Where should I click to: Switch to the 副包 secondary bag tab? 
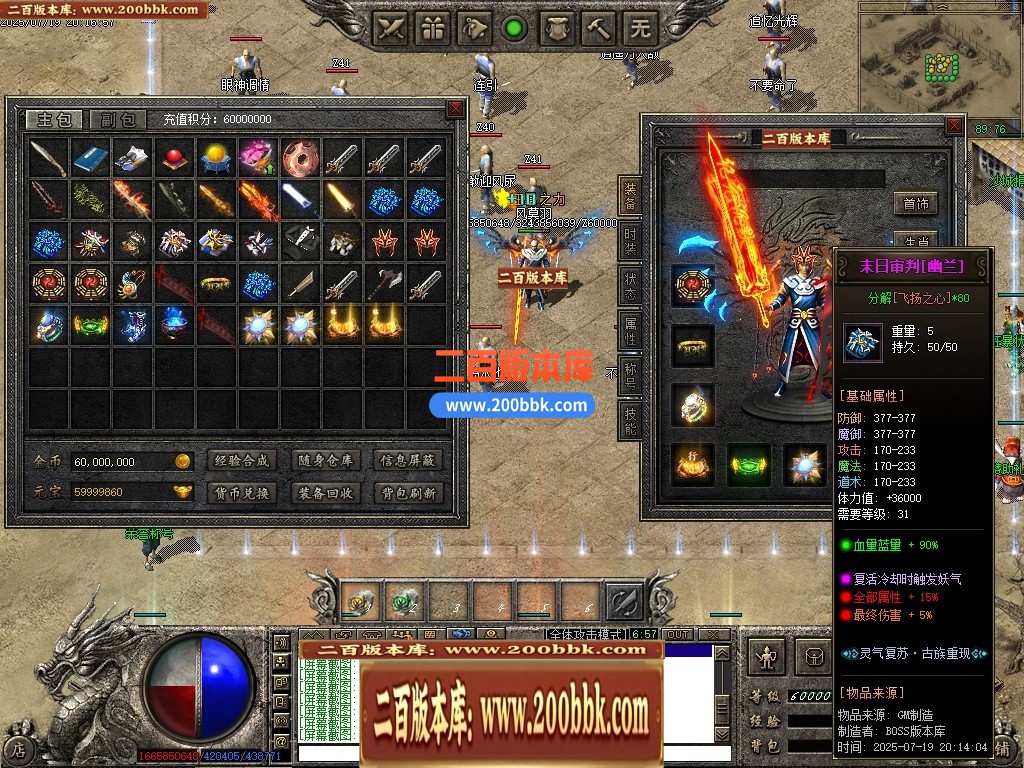(x=117, y=120)
